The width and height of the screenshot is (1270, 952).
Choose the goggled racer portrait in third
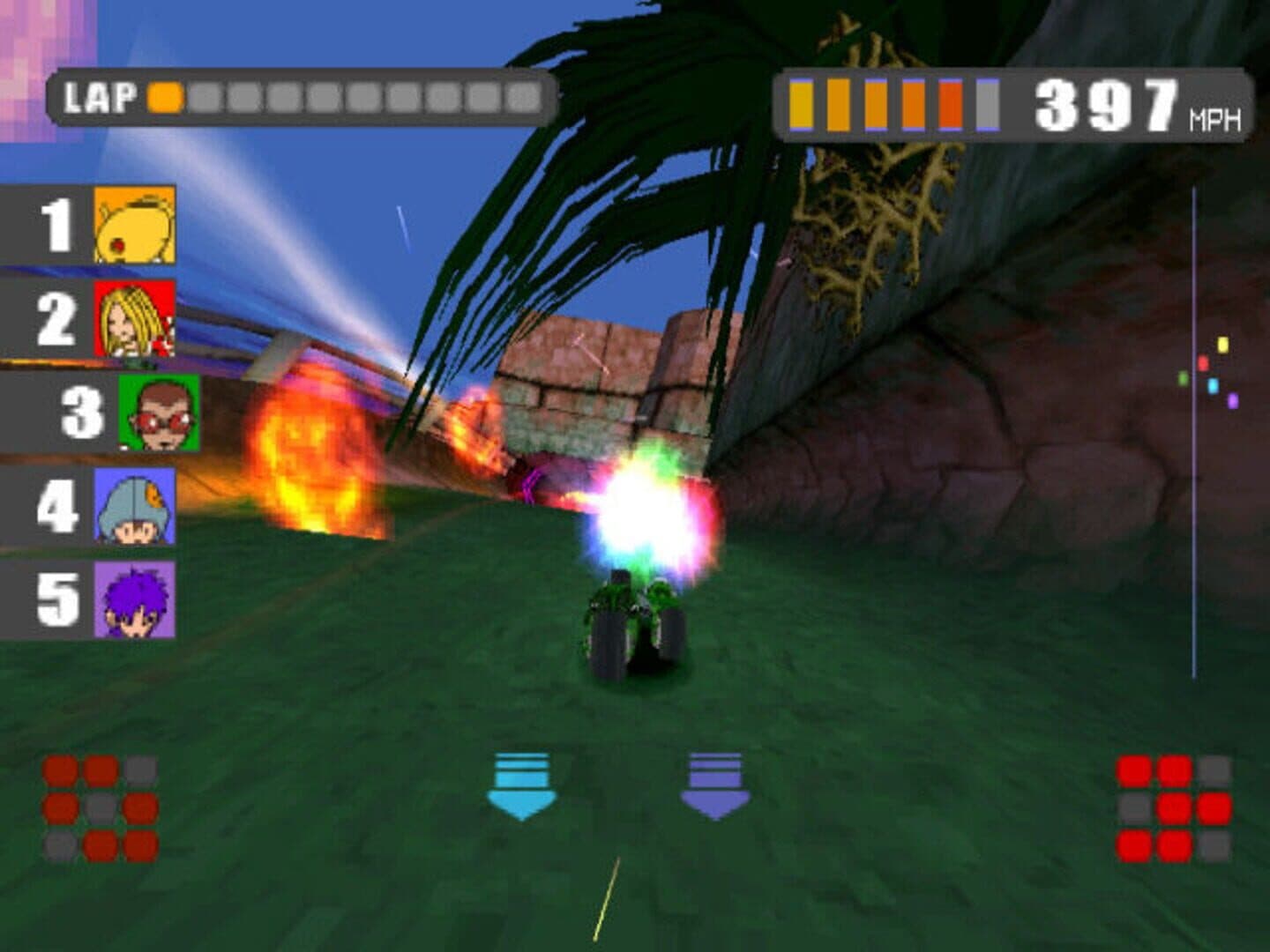click(160, 413)
